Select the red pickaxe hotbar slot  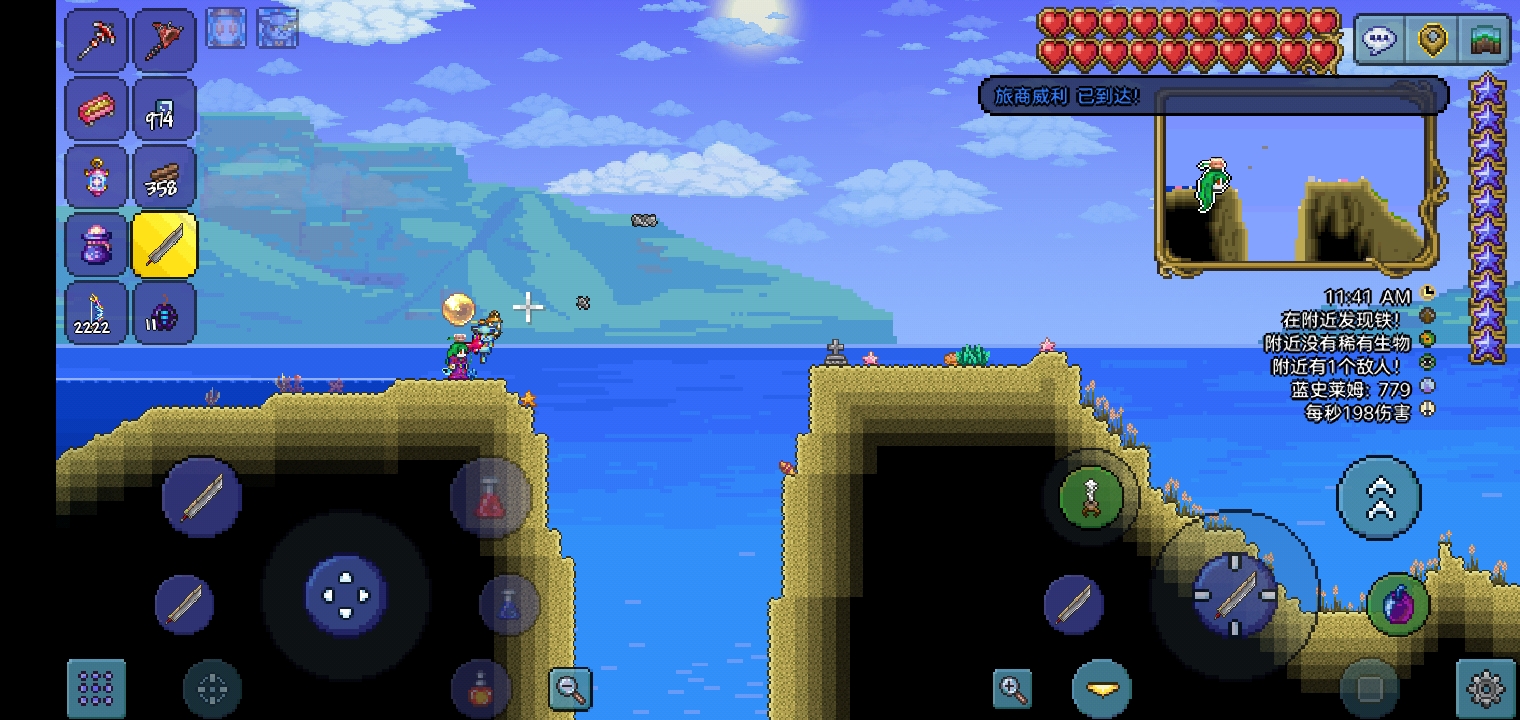(x=97, y=40)
